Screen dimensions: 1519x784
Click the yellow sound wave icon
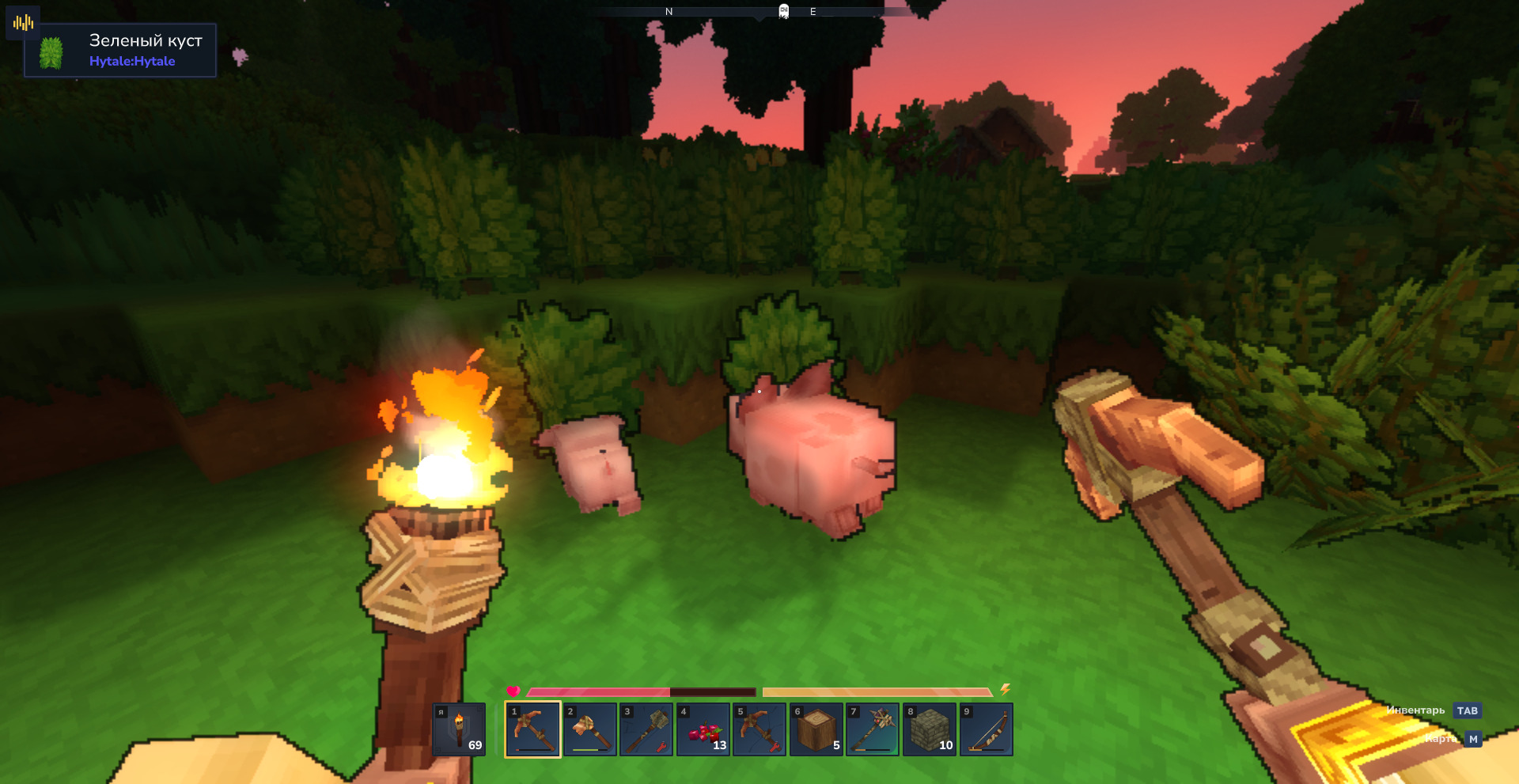tap(23, 23)
